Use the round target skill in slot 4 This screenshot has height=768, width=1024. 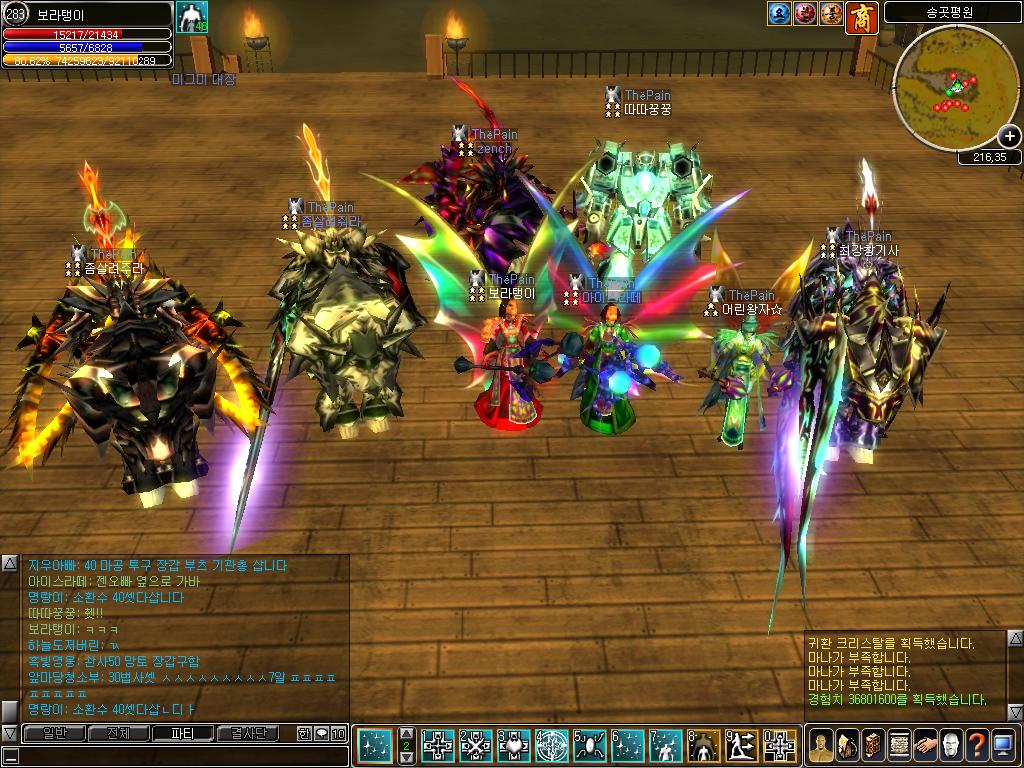tap(552, 746)
